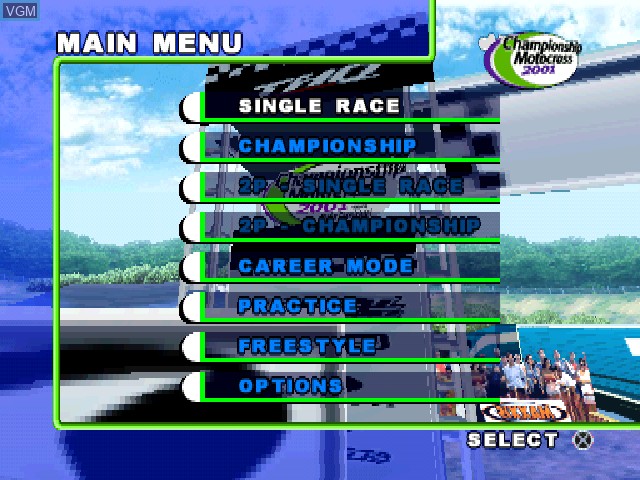Screen dimensions: 640x480
Task: Select Freestyle mode
Action: 307,346
